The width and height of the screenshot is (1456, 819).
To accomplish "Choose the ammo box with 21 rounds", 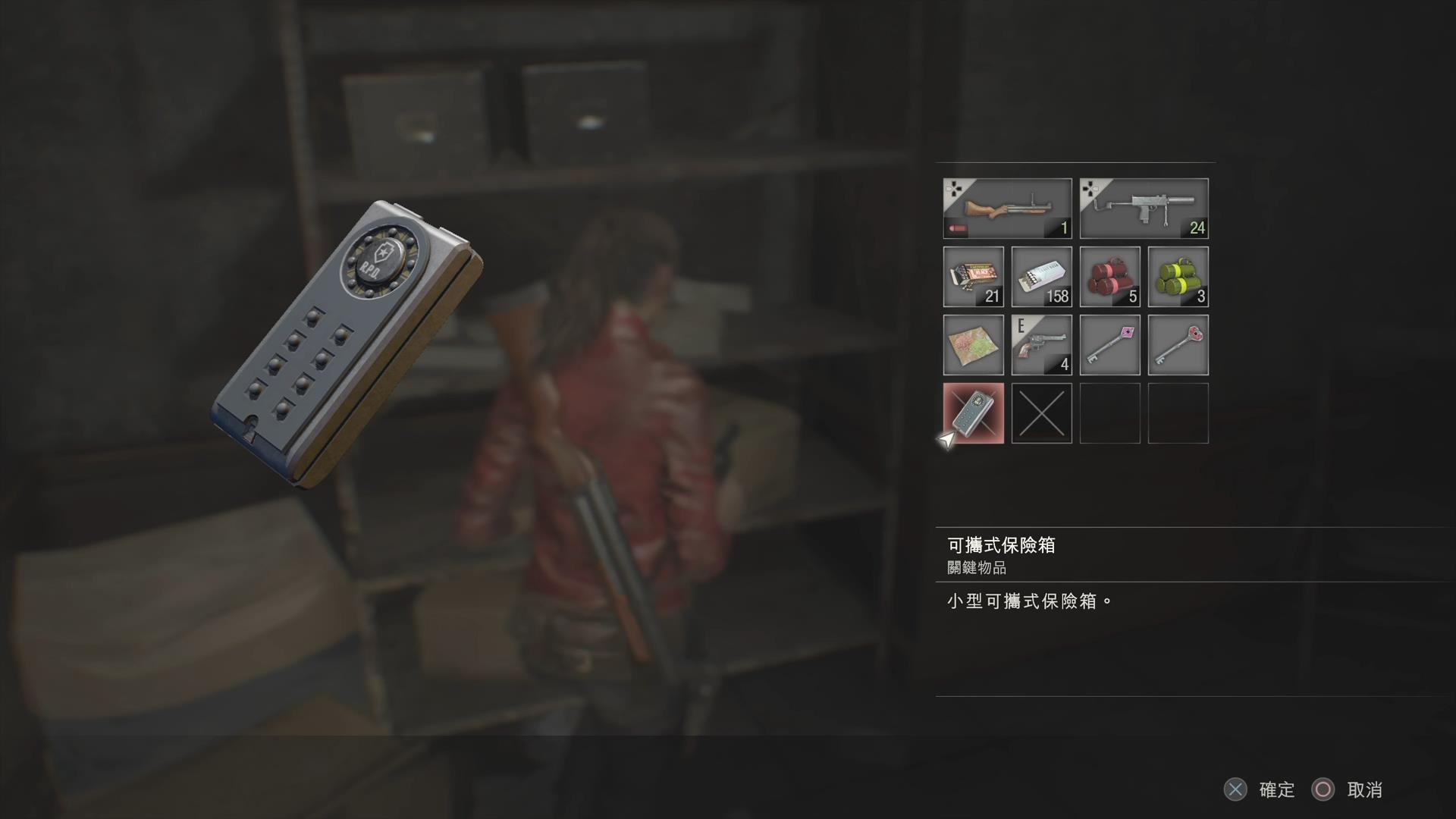I will pos(973,277).
